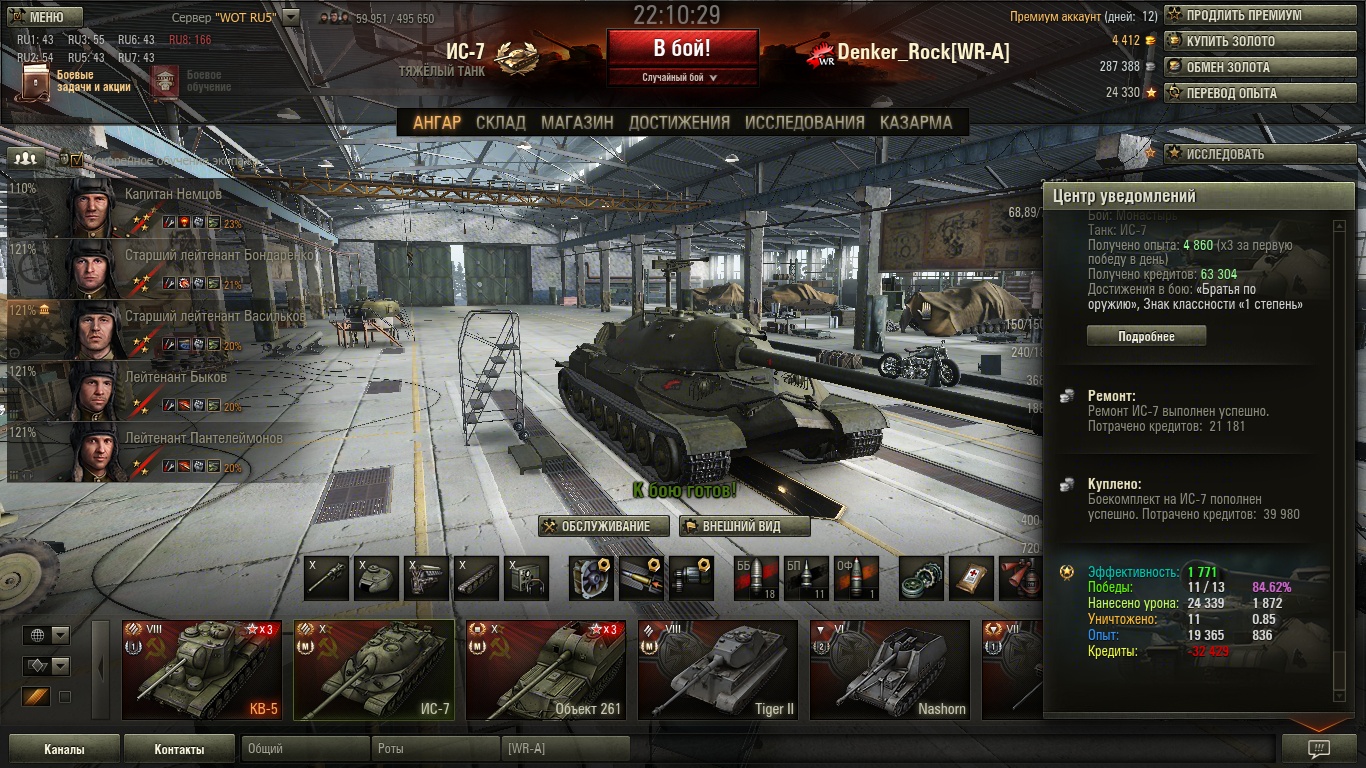Open the МАГАЗИН tab
The height and width of the screenshot is (768, 1366).
click(577, 122)
